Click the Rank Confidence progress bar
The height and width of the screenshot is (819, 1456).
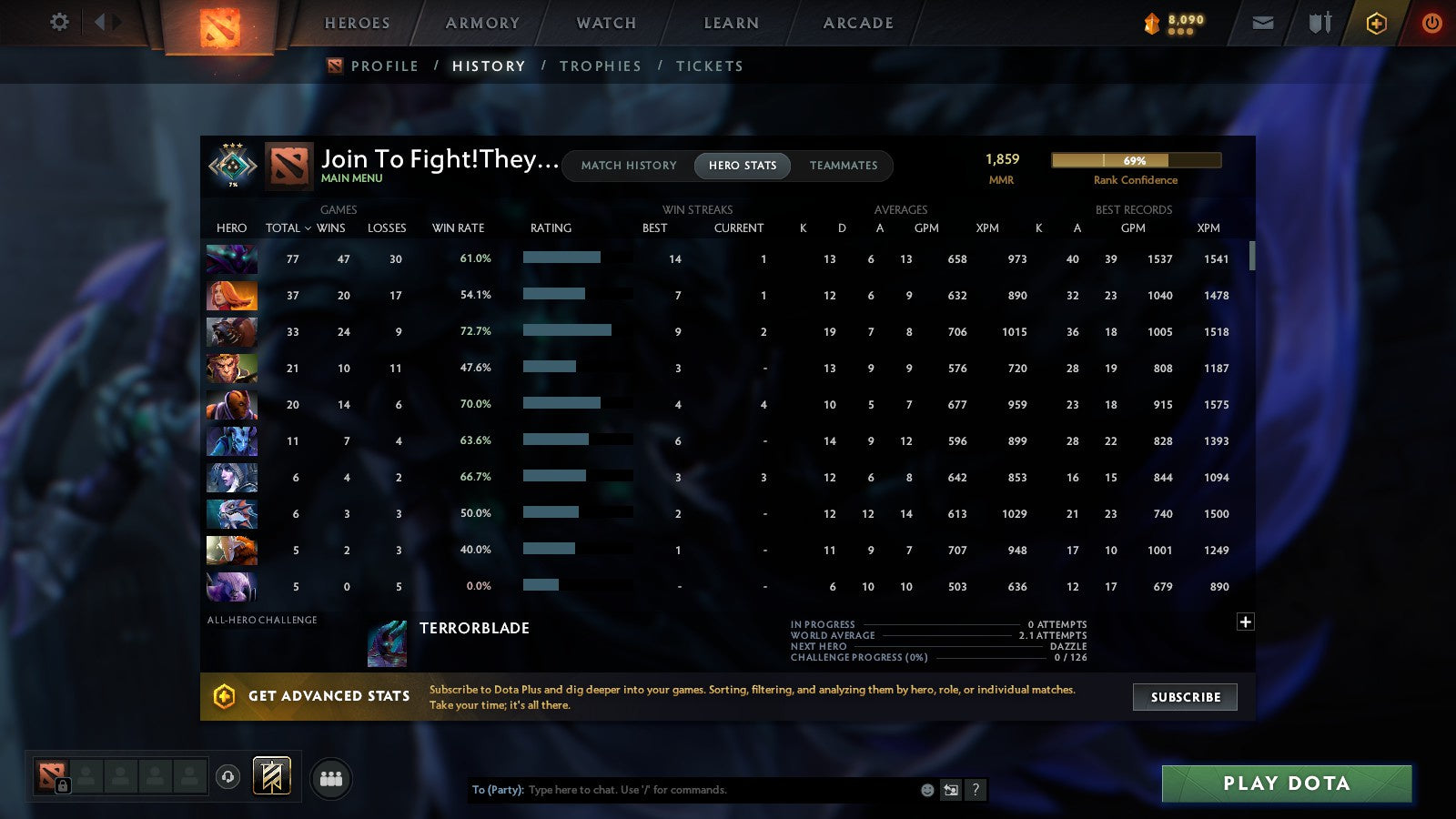point(1136,159)
